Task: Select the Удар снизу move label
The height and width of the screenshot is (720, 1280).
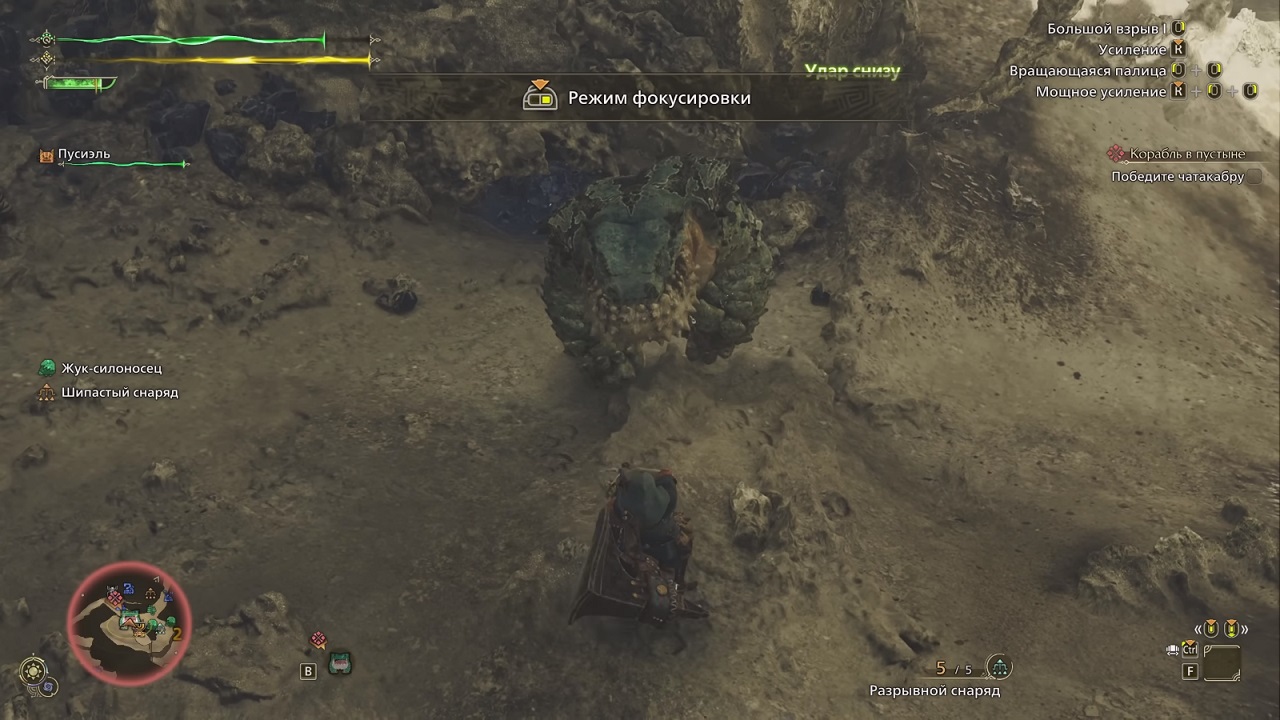Action: (852, 71)
